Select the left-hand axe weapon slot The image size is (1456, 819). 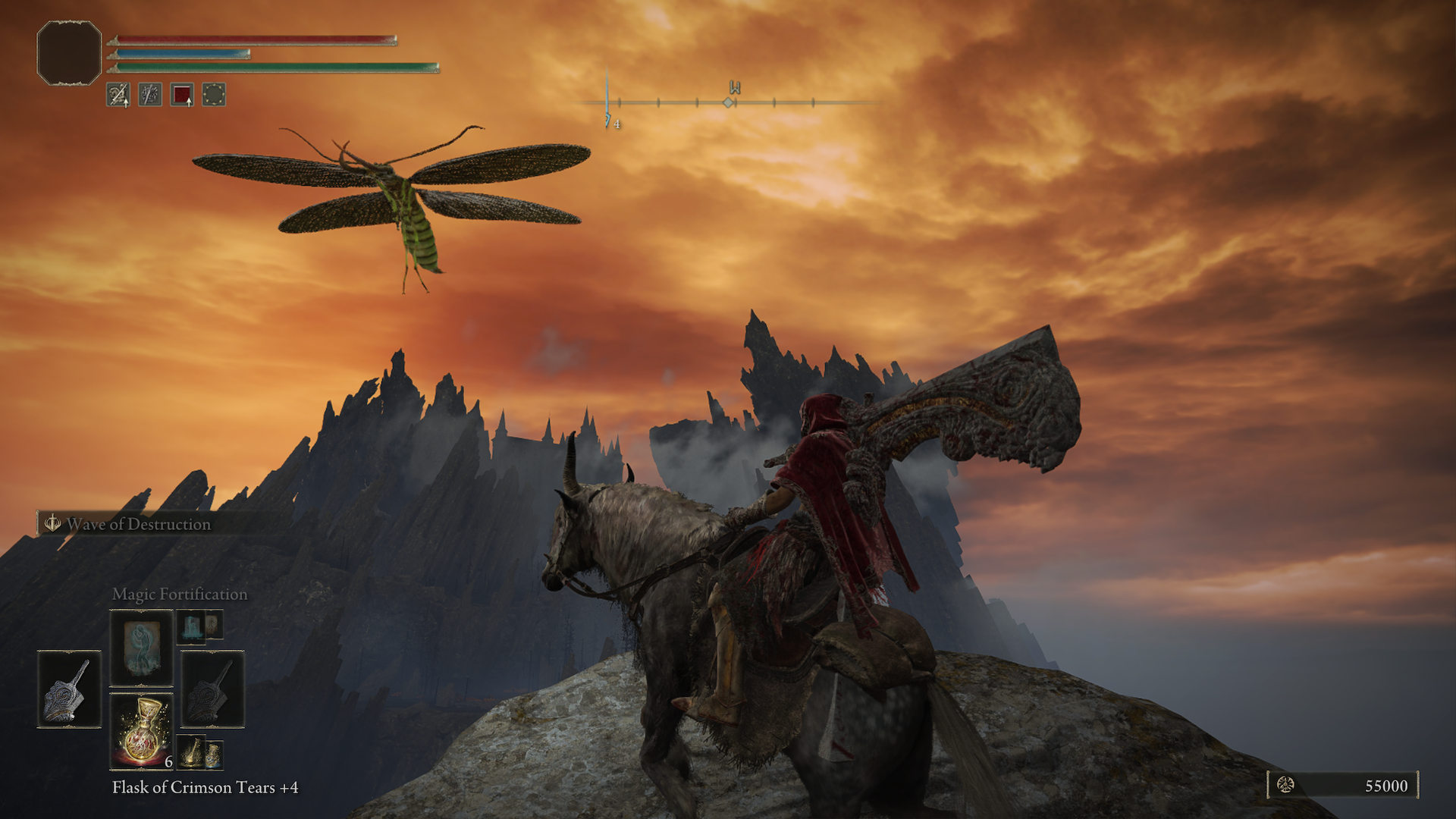click(69, 689)
